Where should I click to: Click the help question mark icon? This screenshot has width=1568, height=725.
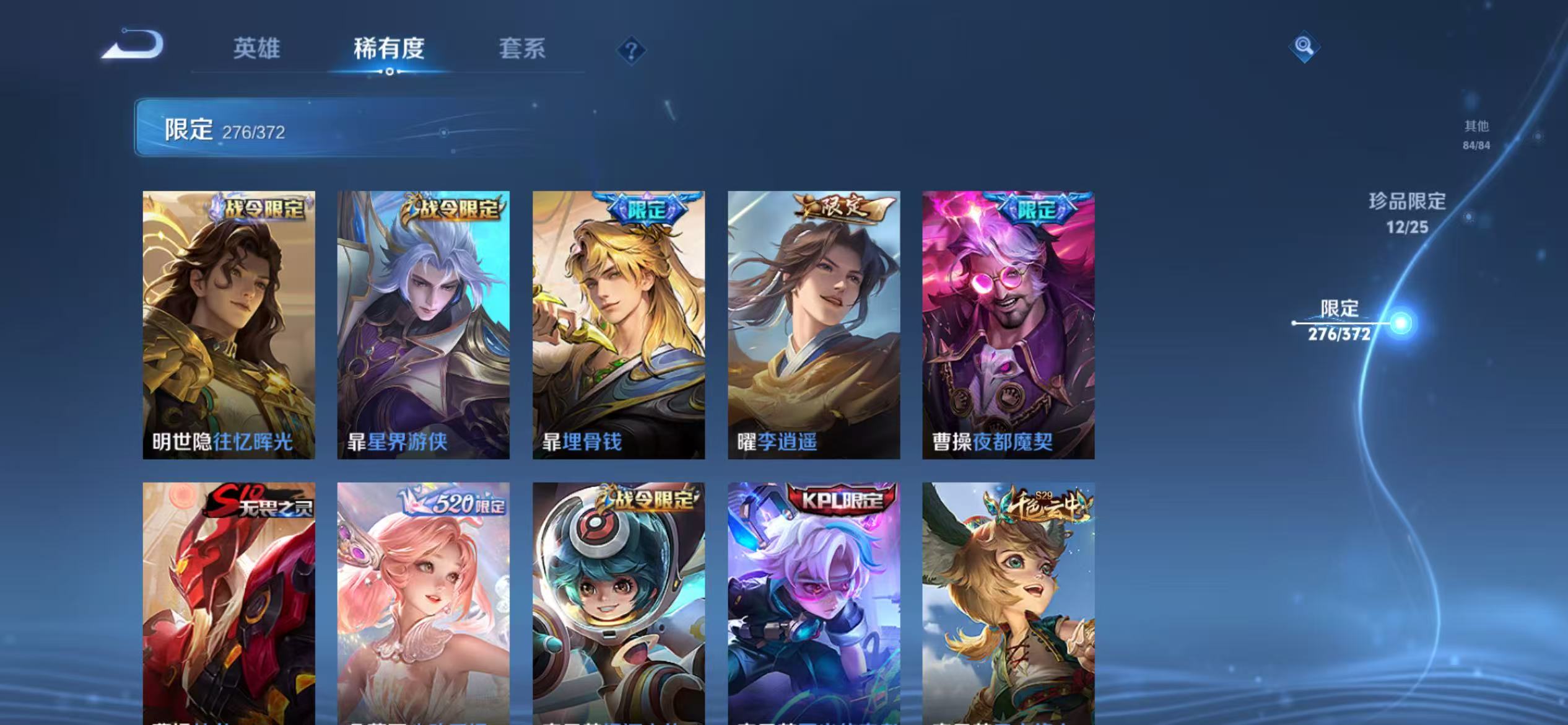tap(631, 51)
